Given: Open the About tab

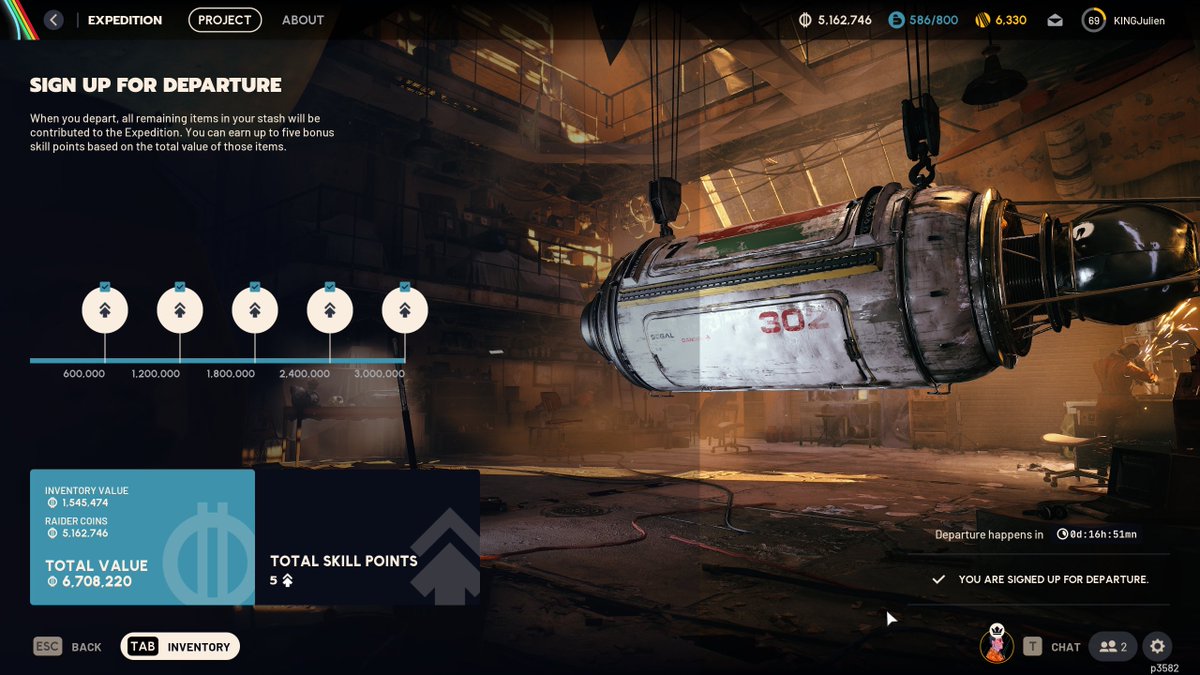Looking at the screenshot, I should pyautogui.click(x=303, y=20).
